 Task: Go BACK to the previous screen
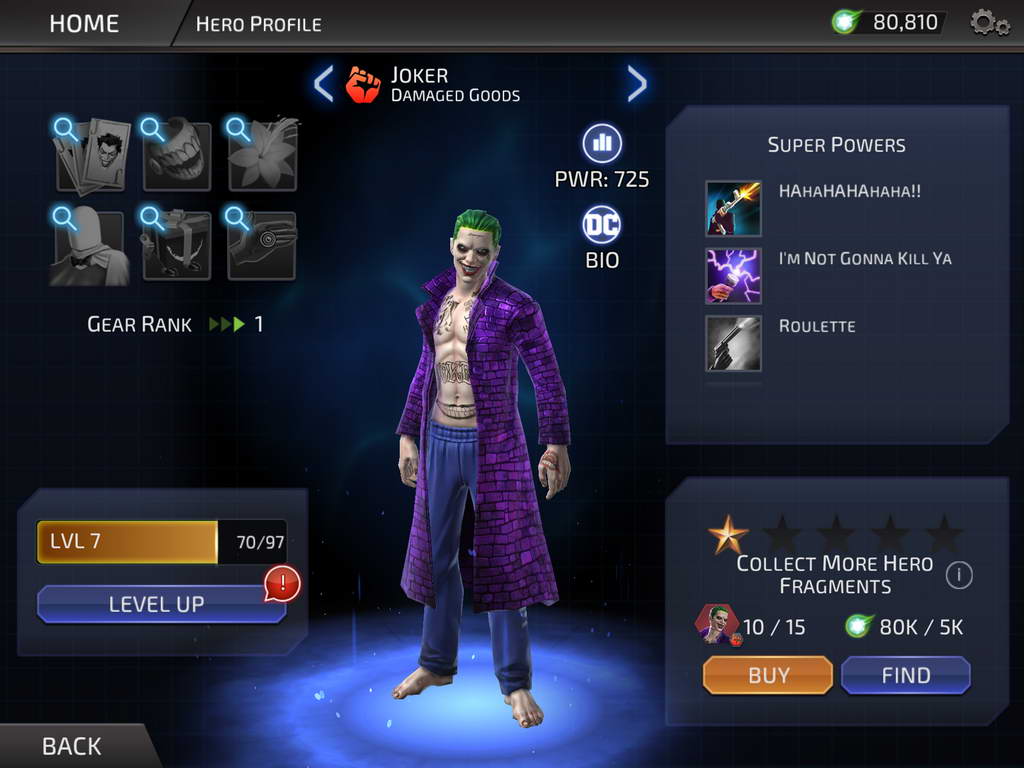[x=71, y=746]
